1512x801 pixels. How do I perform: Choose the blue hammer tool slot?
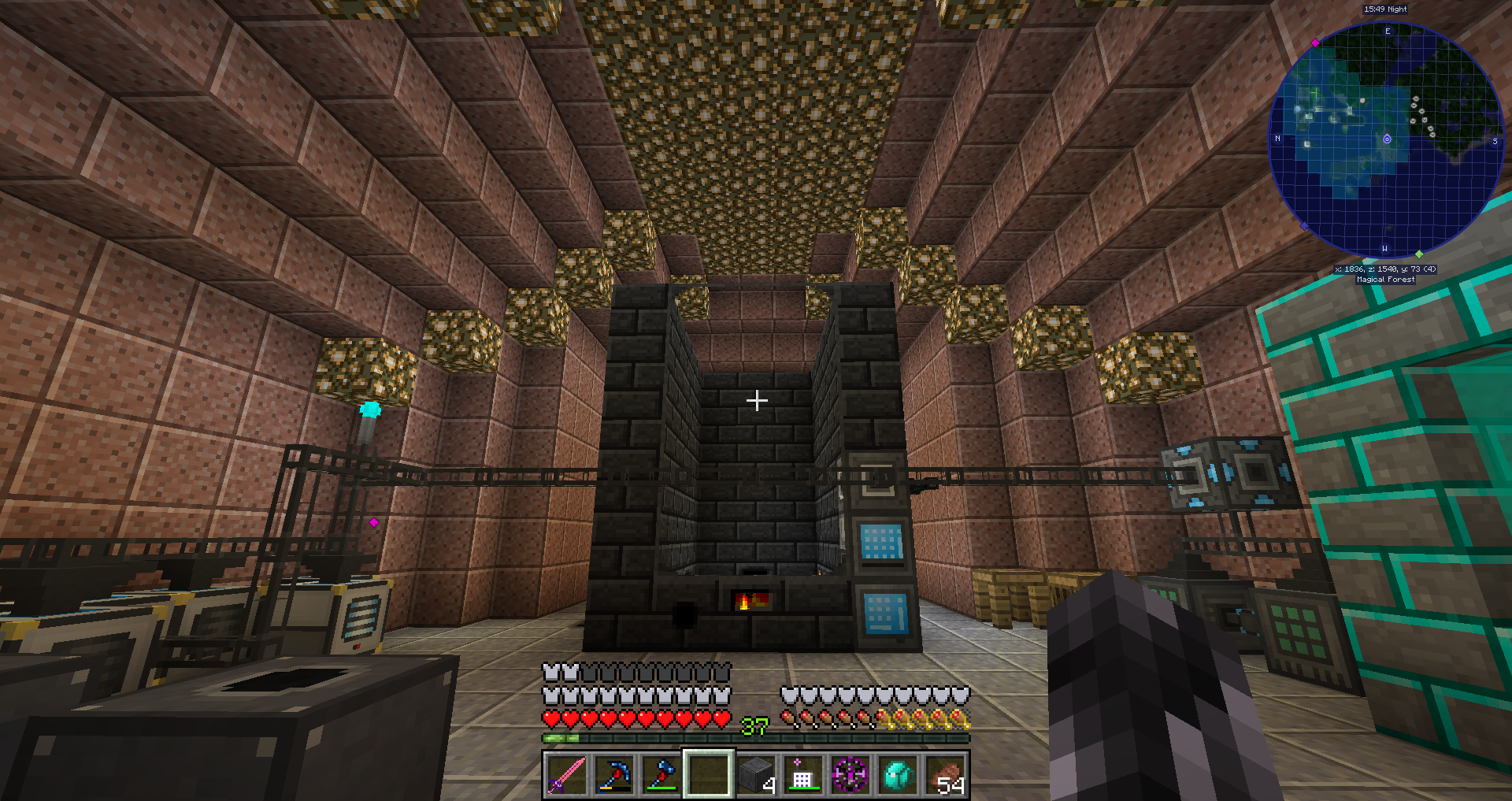pos(661,774)
